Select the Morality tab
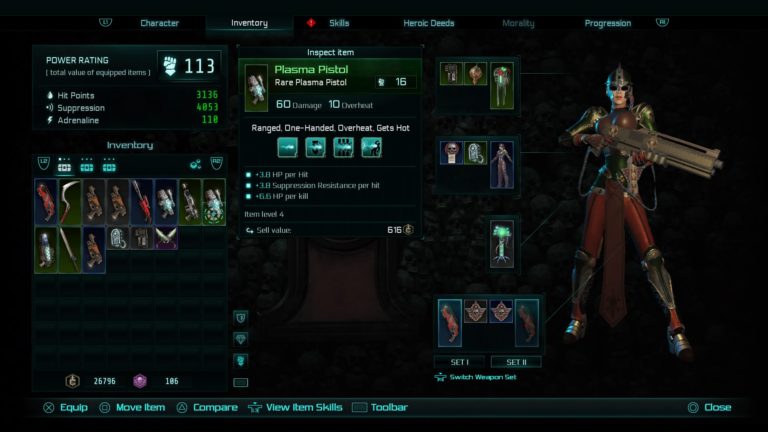This screenshot has height=432, width=768. [x=518, y=23]
